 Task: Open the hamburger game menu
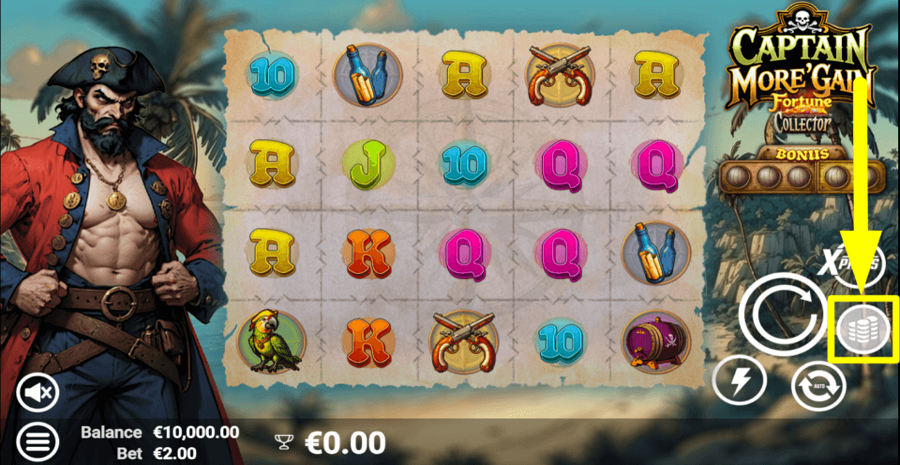coord(39,439)
